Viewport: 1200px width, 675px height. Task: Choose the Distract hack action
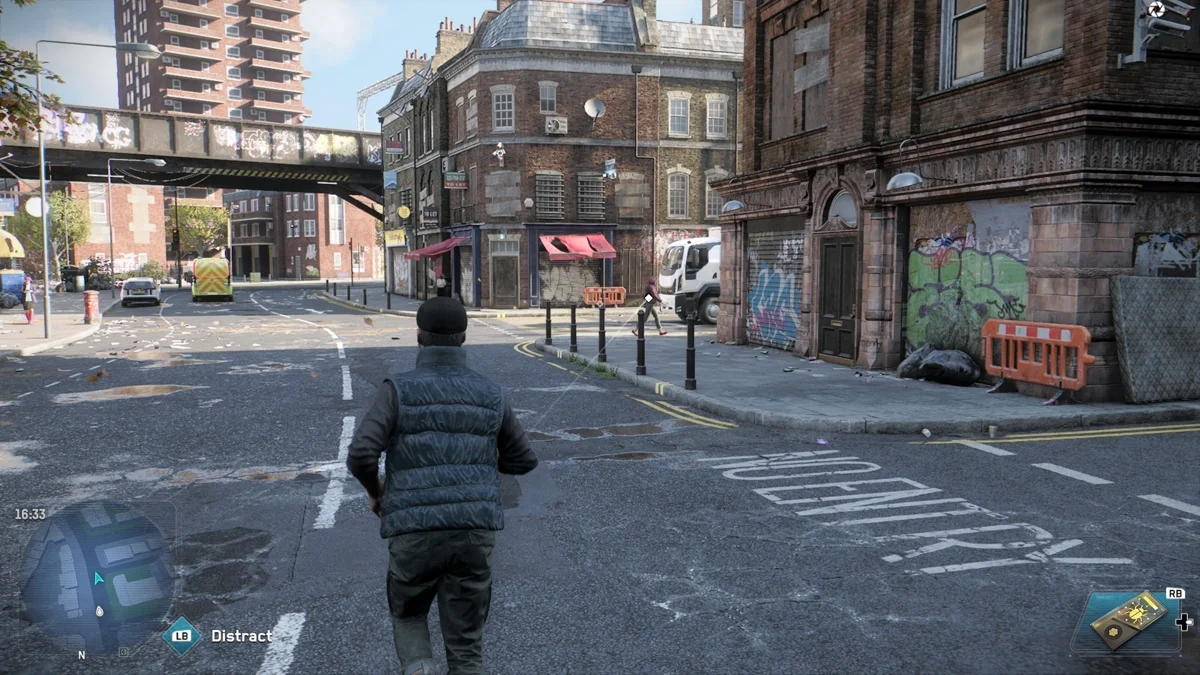(x=241, y=636)
